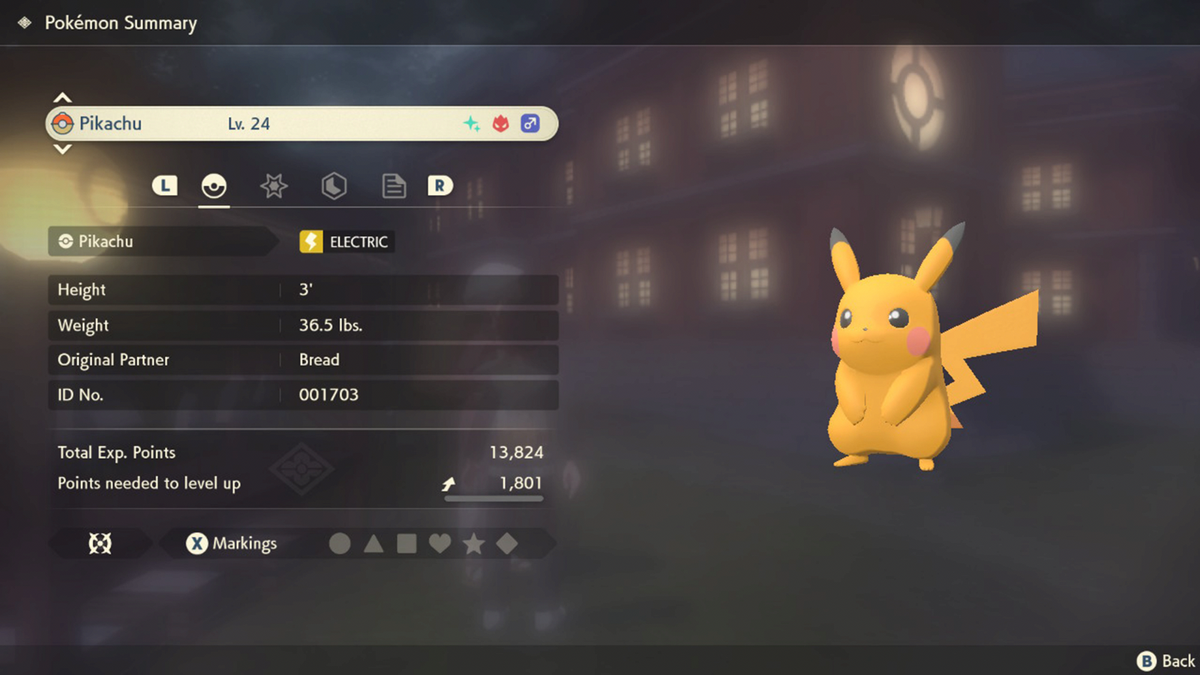Switch to the Poké Ball summary tab
This screenshot has width=1200, height=675.
point(214,186)
